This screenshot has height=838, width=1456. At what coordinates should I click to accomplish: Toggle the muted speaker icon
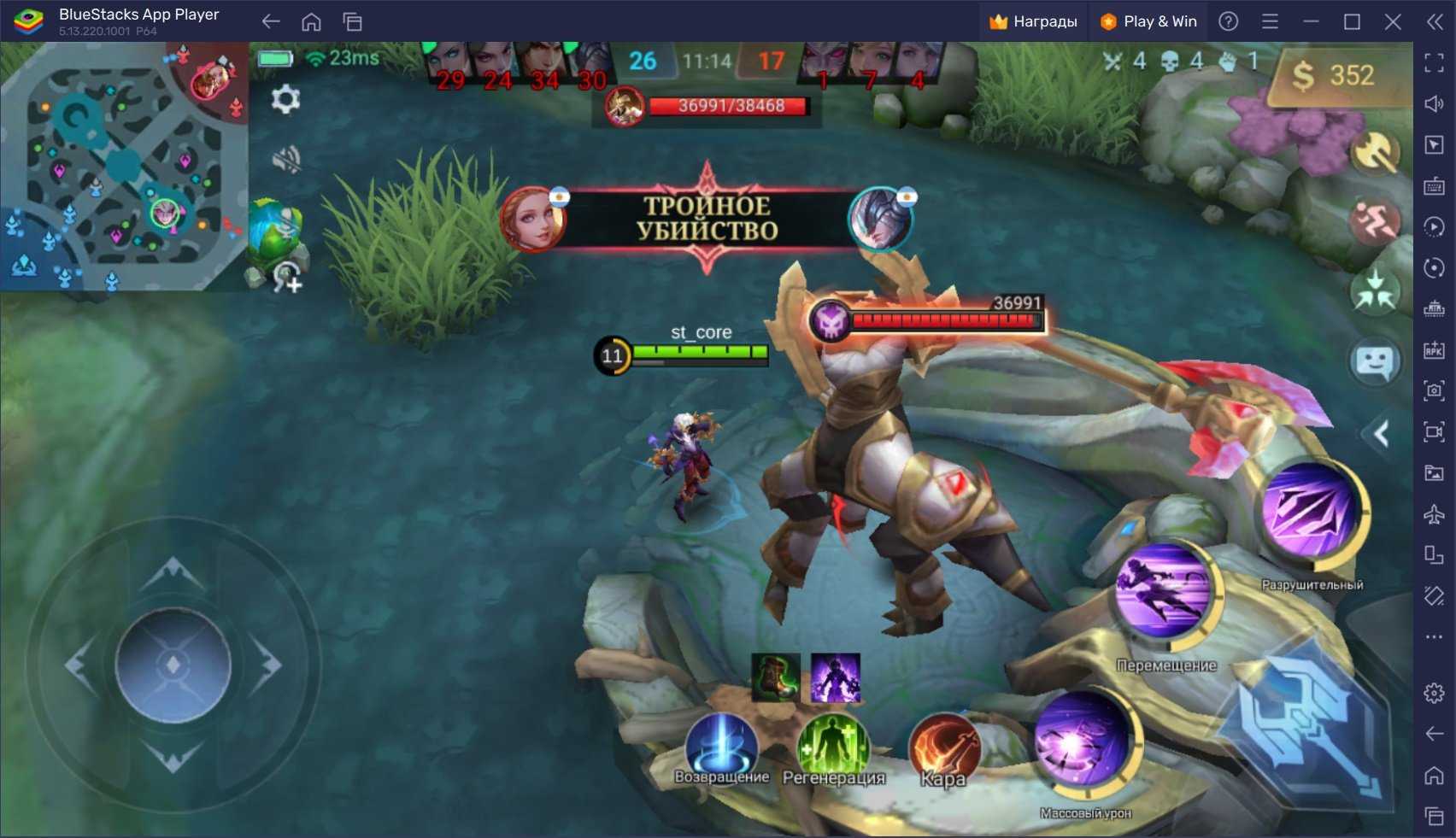coord(285,159)
